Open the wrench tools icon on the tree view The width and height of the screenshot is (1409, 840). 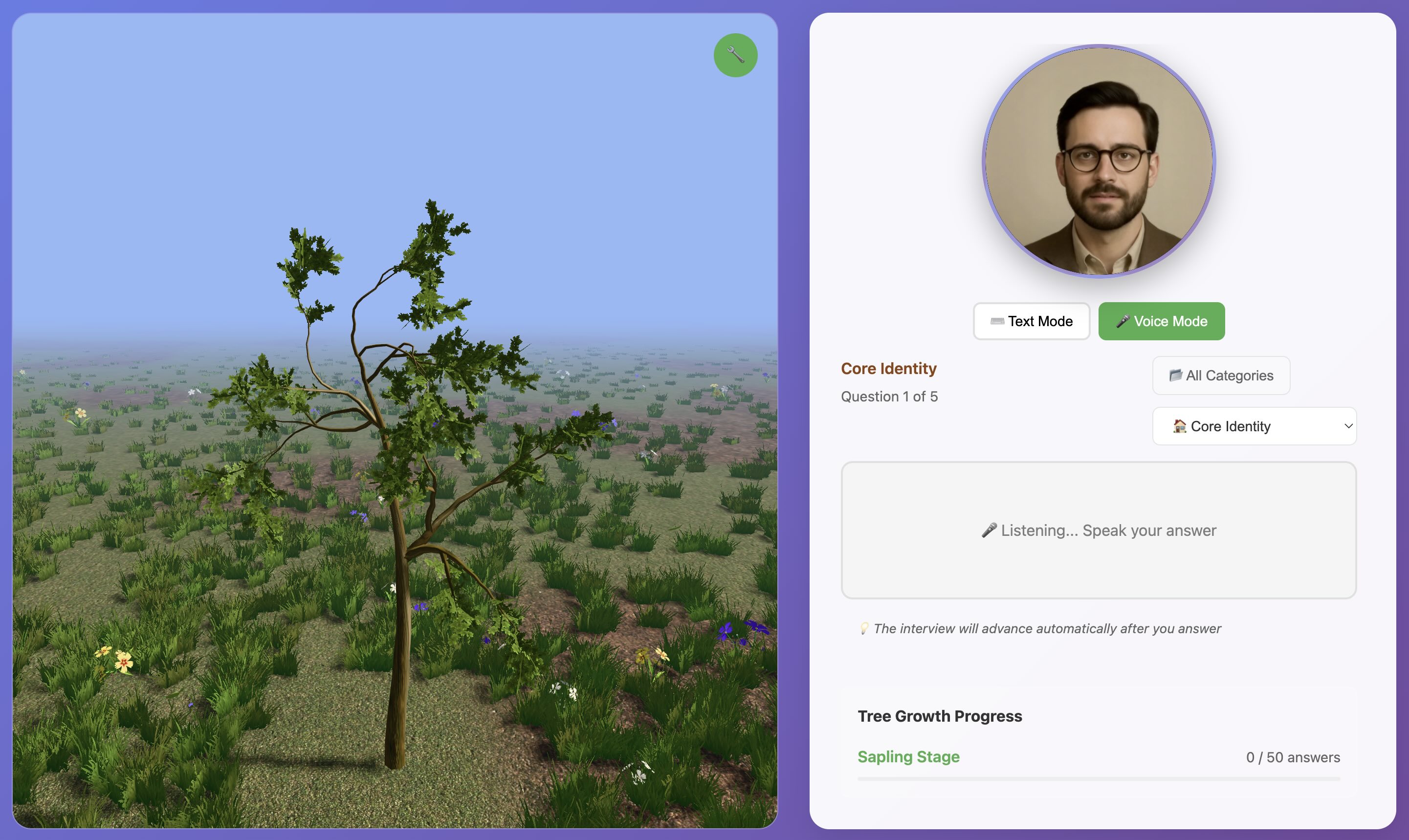tap(735, 54)
